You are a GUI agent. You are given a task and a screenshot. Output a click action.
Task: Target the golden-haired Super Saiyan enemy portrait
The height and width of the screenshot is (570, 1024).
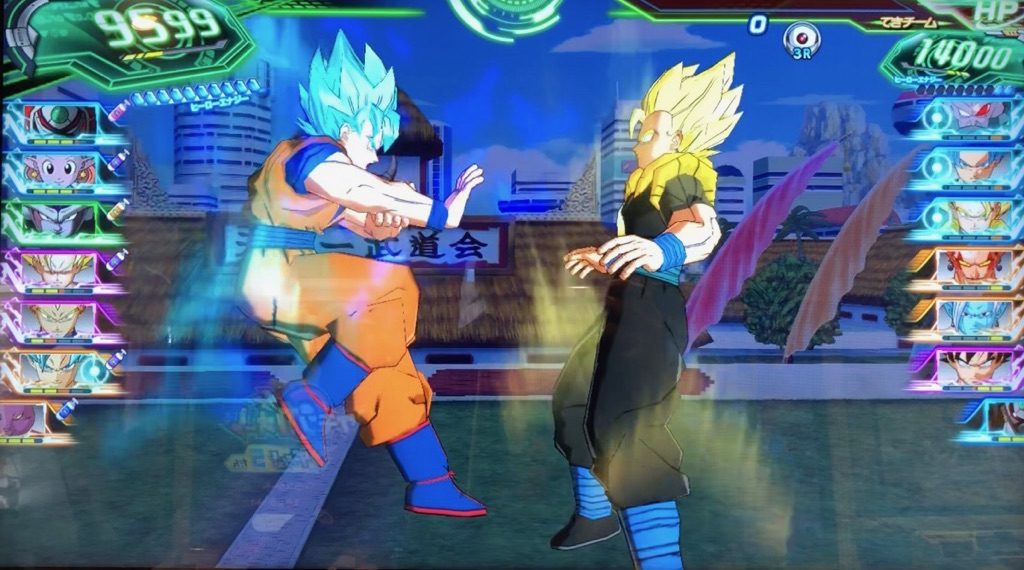(x=972, y=215)
